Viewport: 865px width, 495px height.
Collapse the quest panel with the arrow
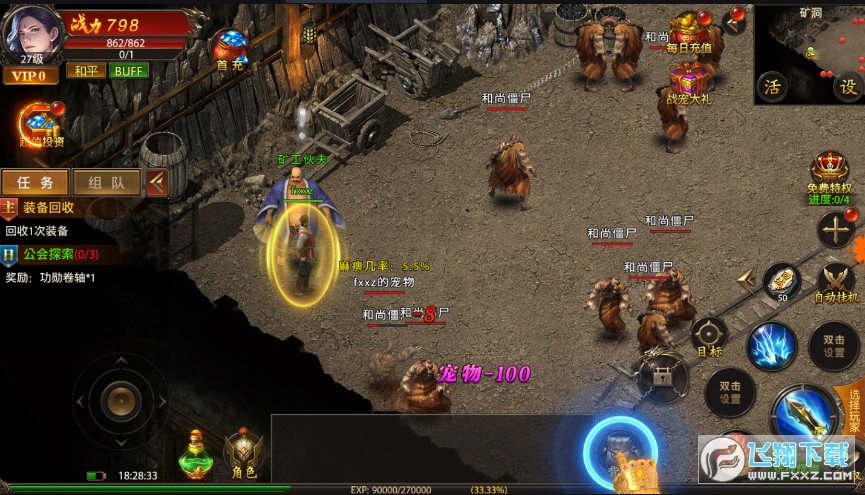pos(156,182)
